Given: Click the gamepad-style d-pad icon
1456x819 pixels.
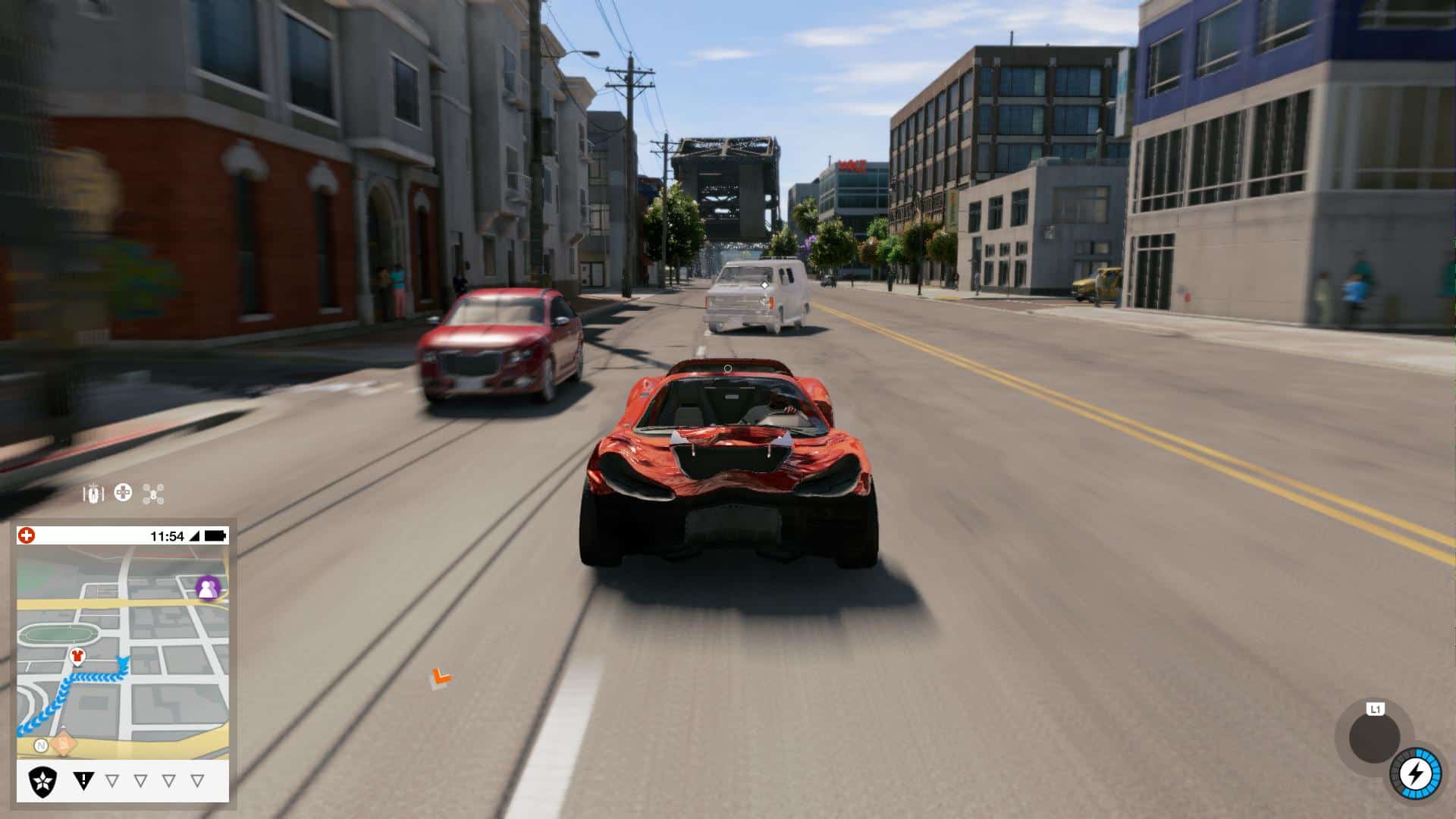Looking at the screenshot, I should (123, 494).
